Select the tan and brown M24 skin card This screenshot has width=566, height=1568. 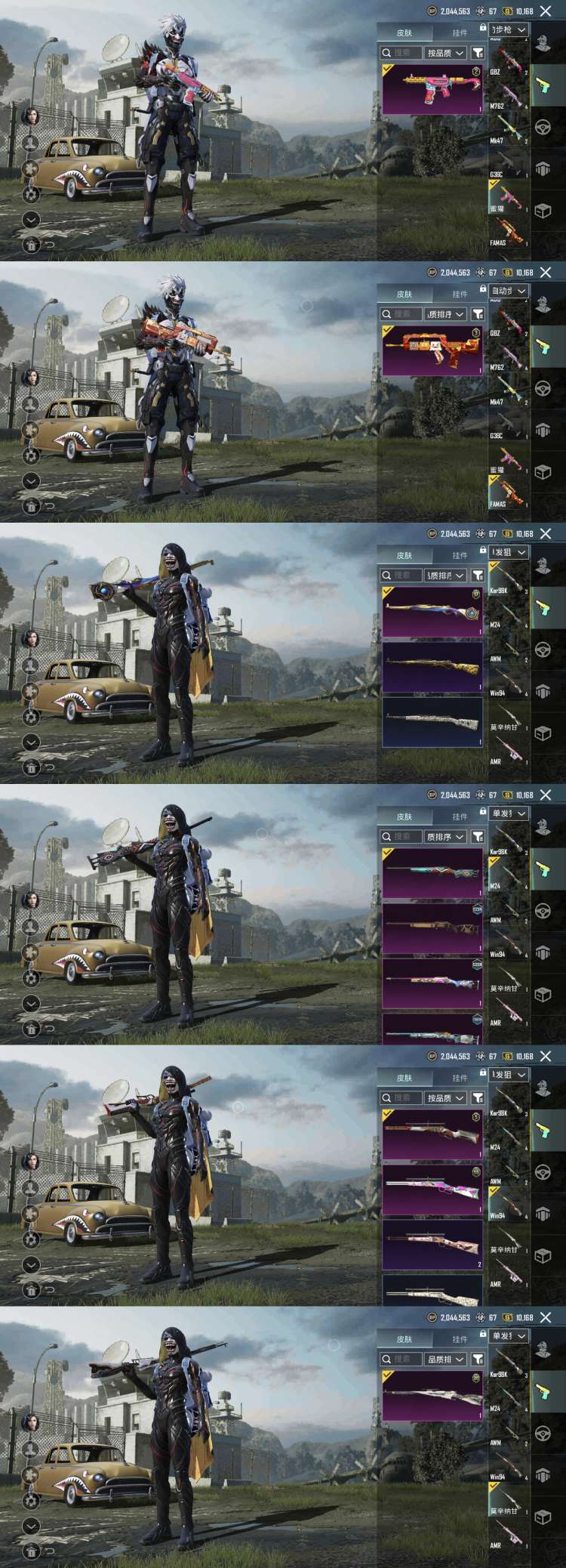pyautogui.click(x=432, y=928)
